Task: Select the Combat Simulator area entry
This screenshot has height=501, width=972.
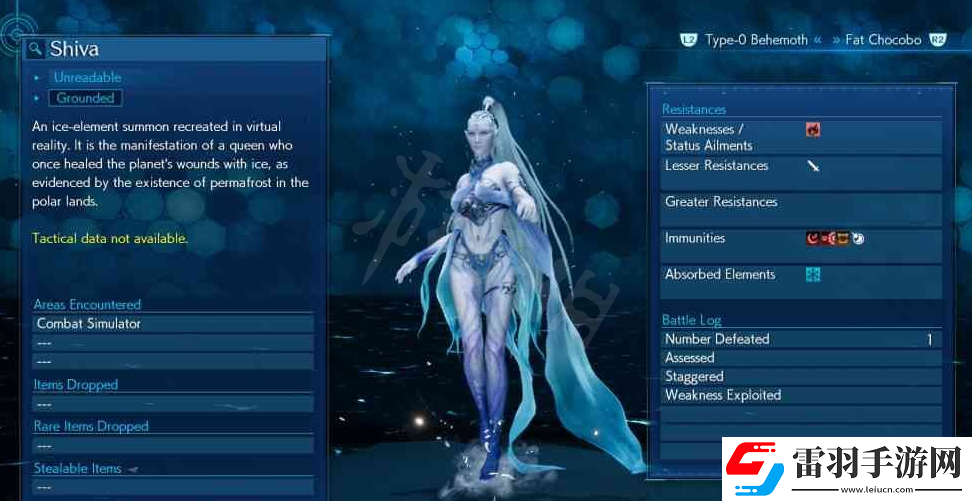Action: click(x=88, y=324)
